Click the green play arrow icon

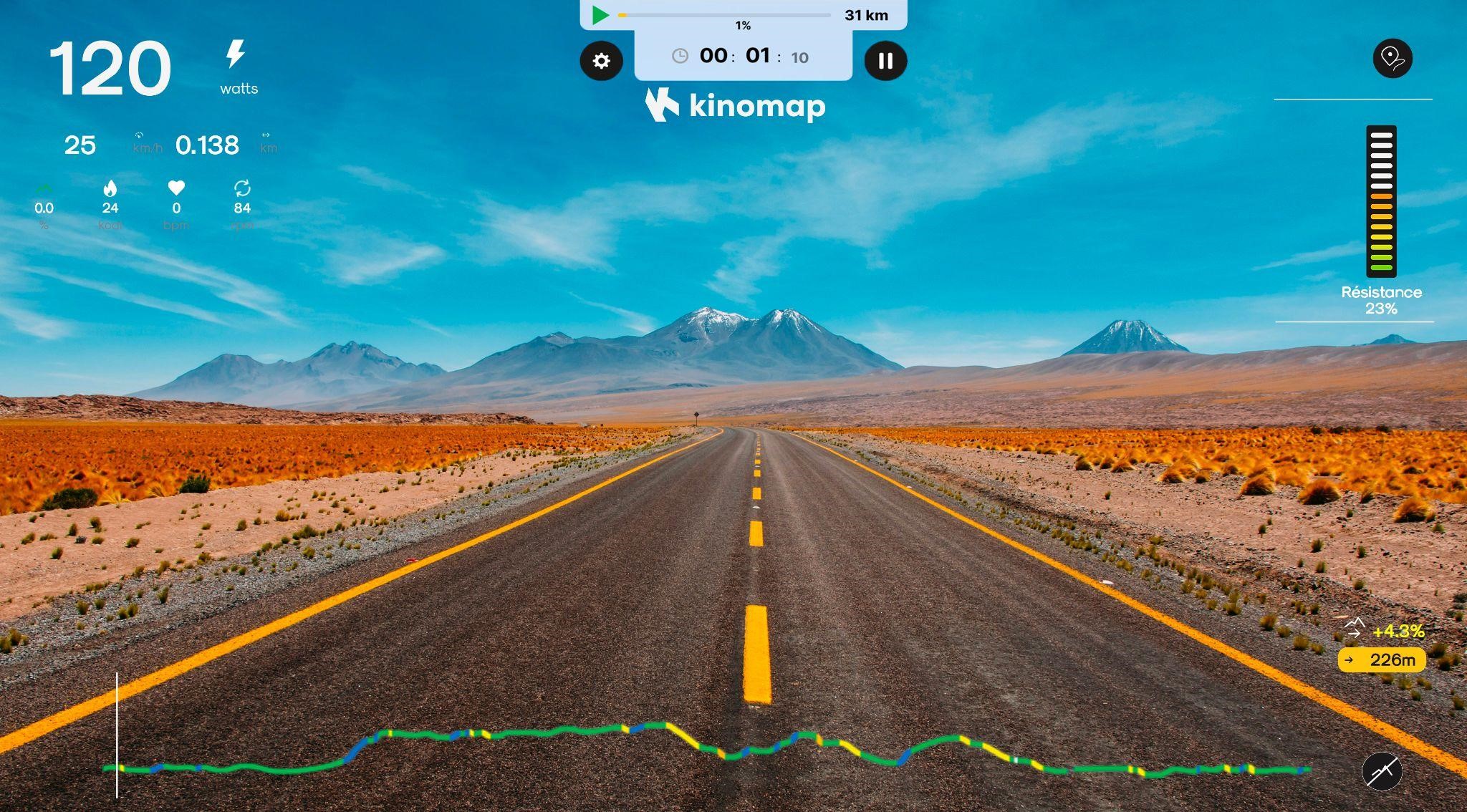[600, 15]
